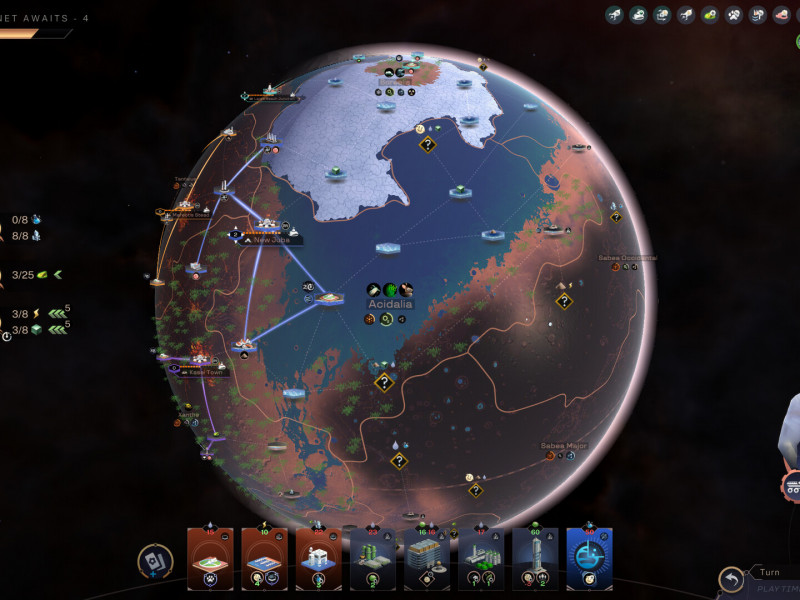
Task: Open the card deck button
Action: pos(154,562)
